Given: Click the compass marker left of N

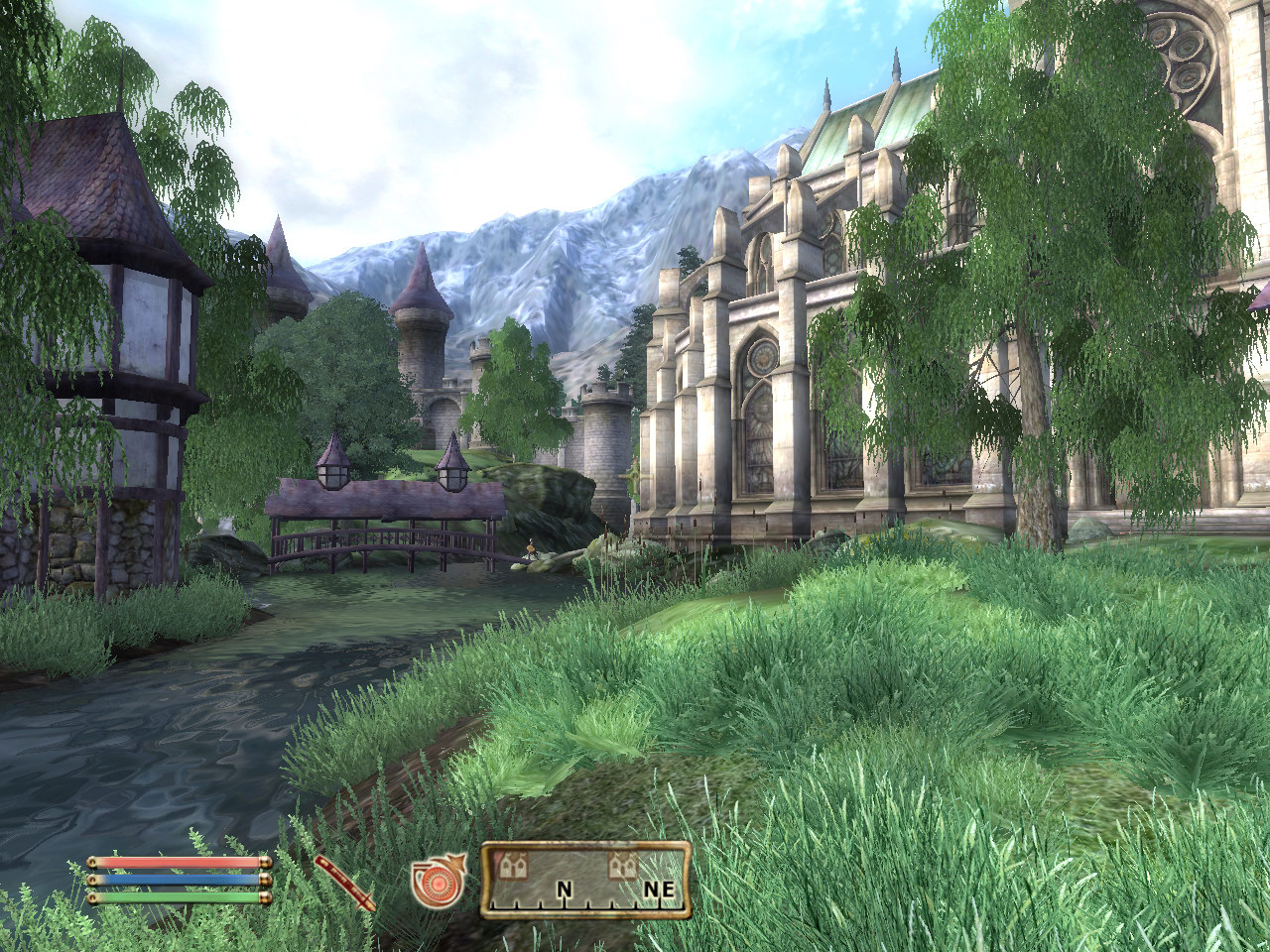Looking at the screenshot, I should pyautogui.click(x=515, y=867).
